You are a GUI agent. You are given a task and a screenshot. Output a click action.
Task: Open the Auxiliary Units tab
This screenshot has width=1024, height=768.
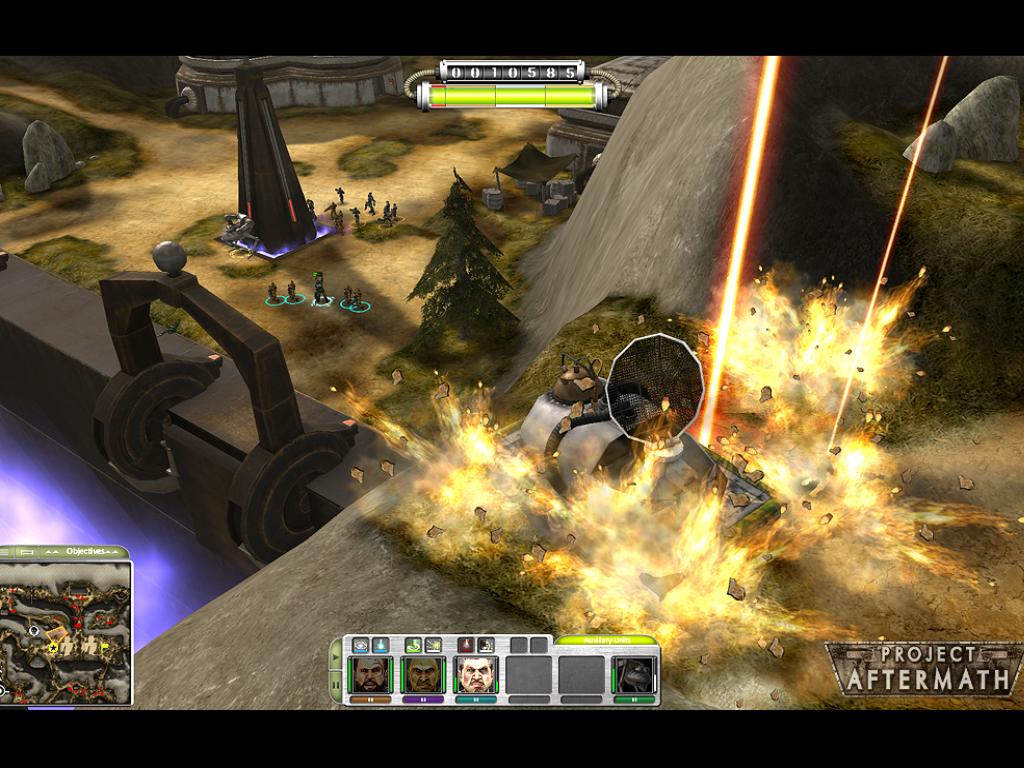[x=607, y=640]
